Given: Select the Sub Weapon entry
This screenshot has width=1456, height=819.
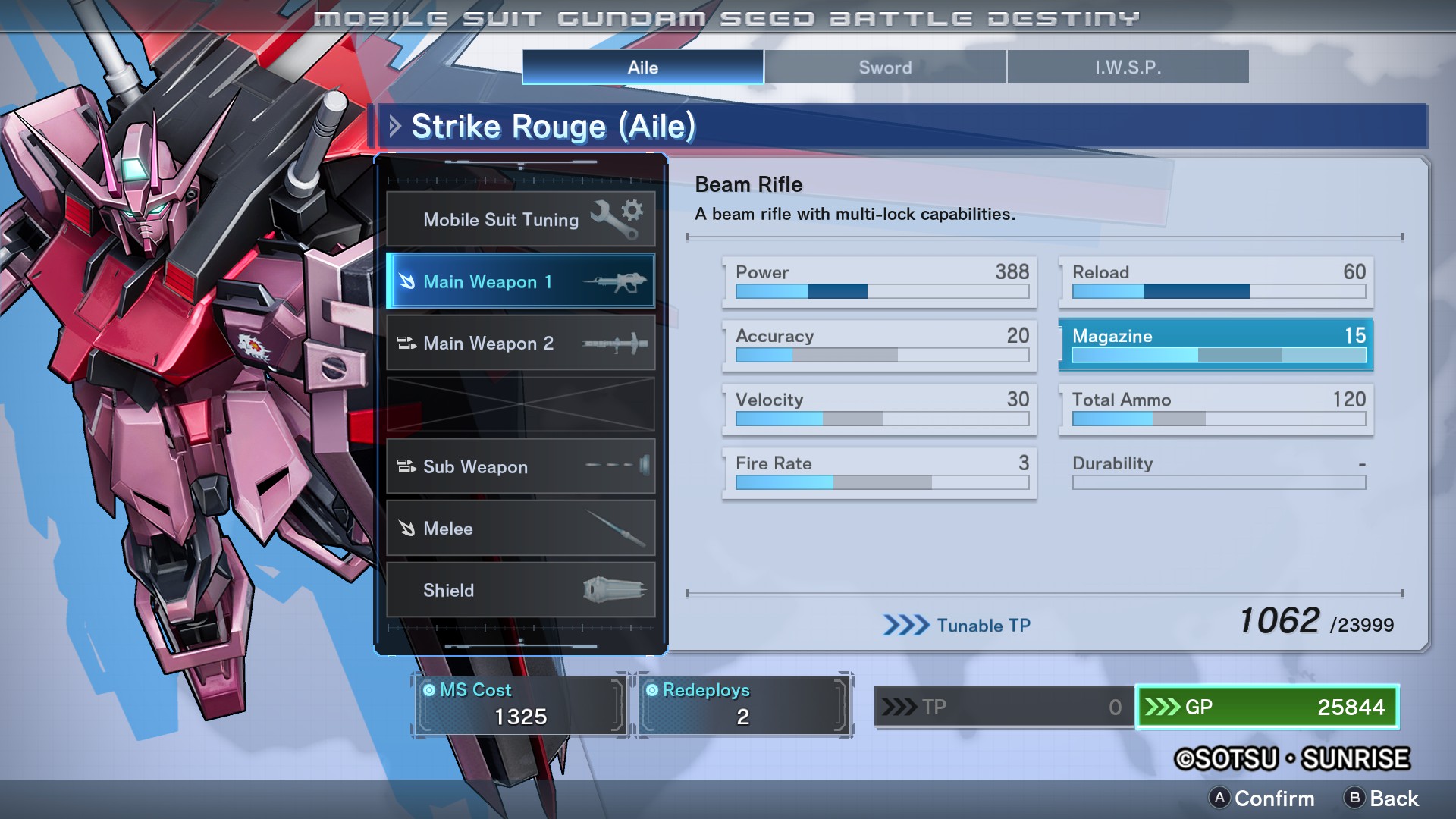Looking at the screenshot, I should (520, 466).
